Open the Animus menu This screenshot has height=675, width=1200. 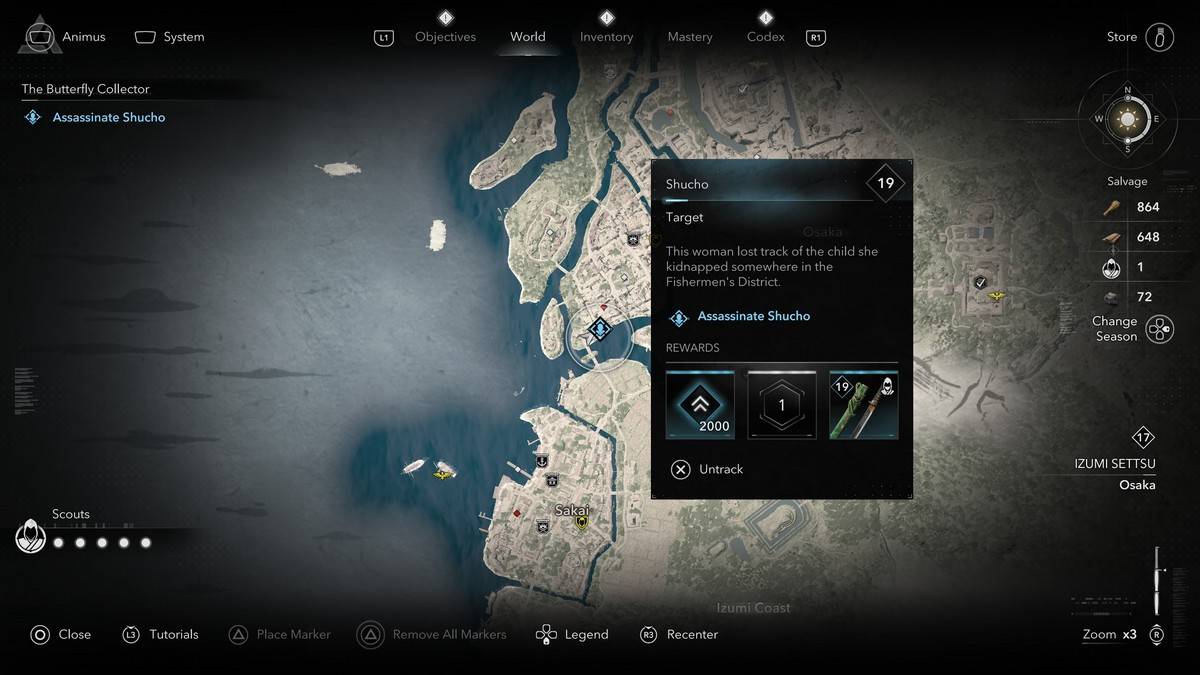pos(66,37)
